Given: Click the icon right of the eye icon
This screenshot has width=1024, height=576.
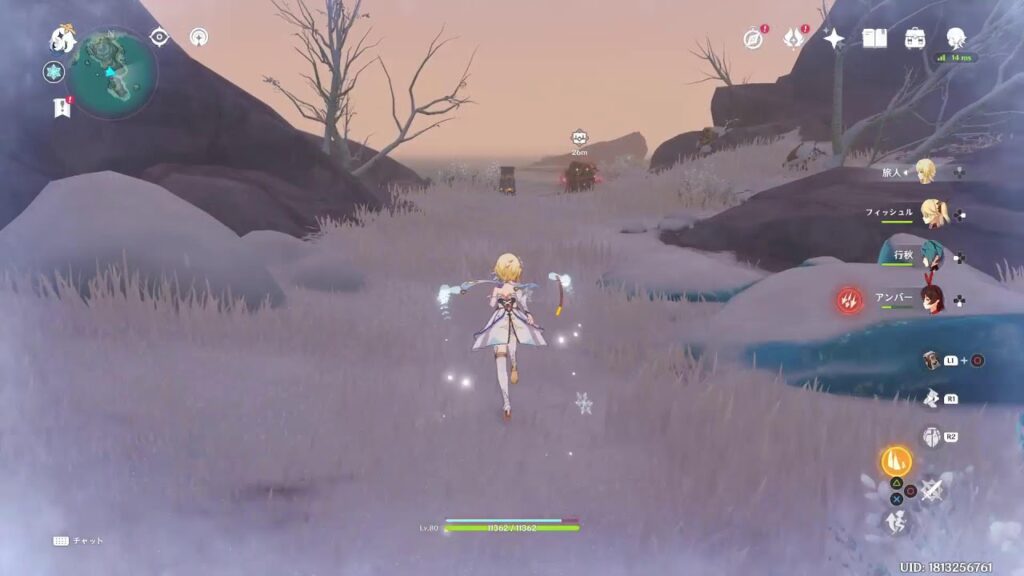Looking at the screenshot, I should [x=199, y=38].
